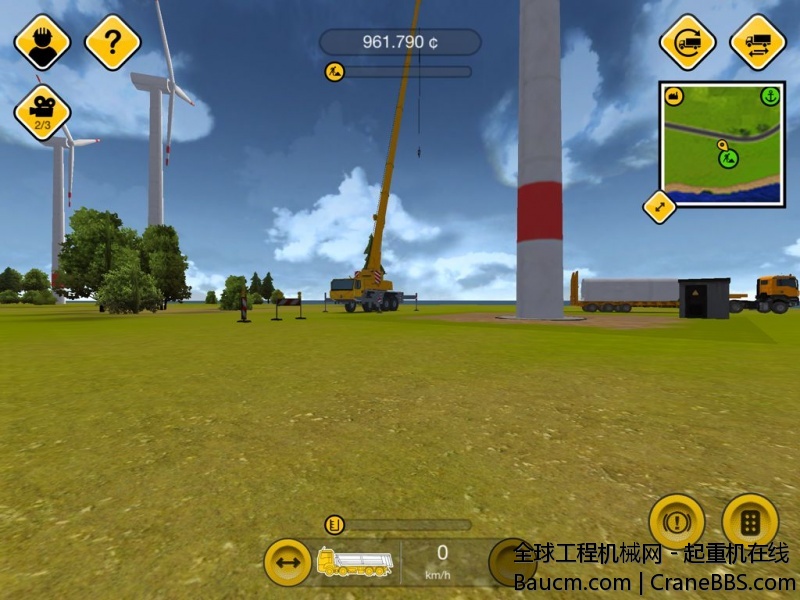Open the worker profile menu

[x=42, y=42]
